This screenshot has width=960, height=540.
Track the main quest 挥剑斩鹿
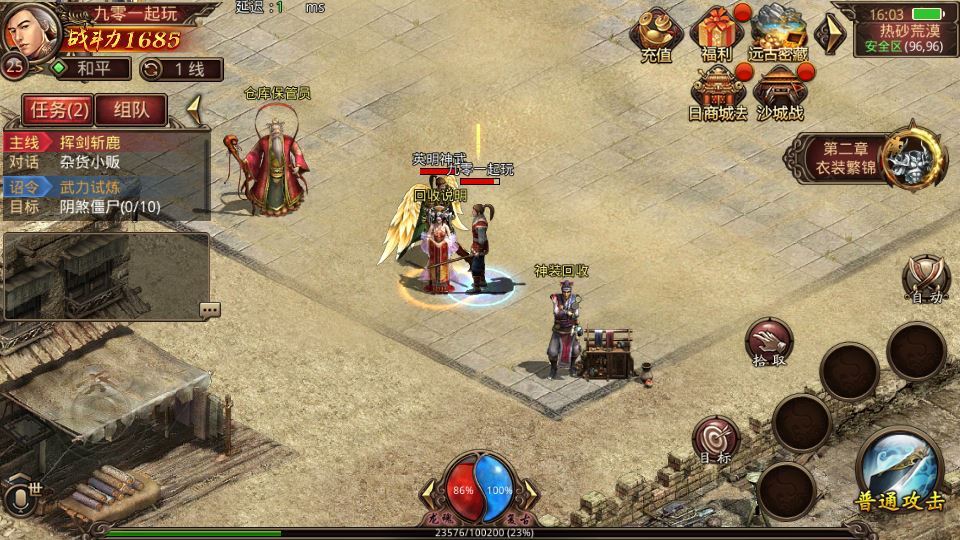[x=105, y=142]
